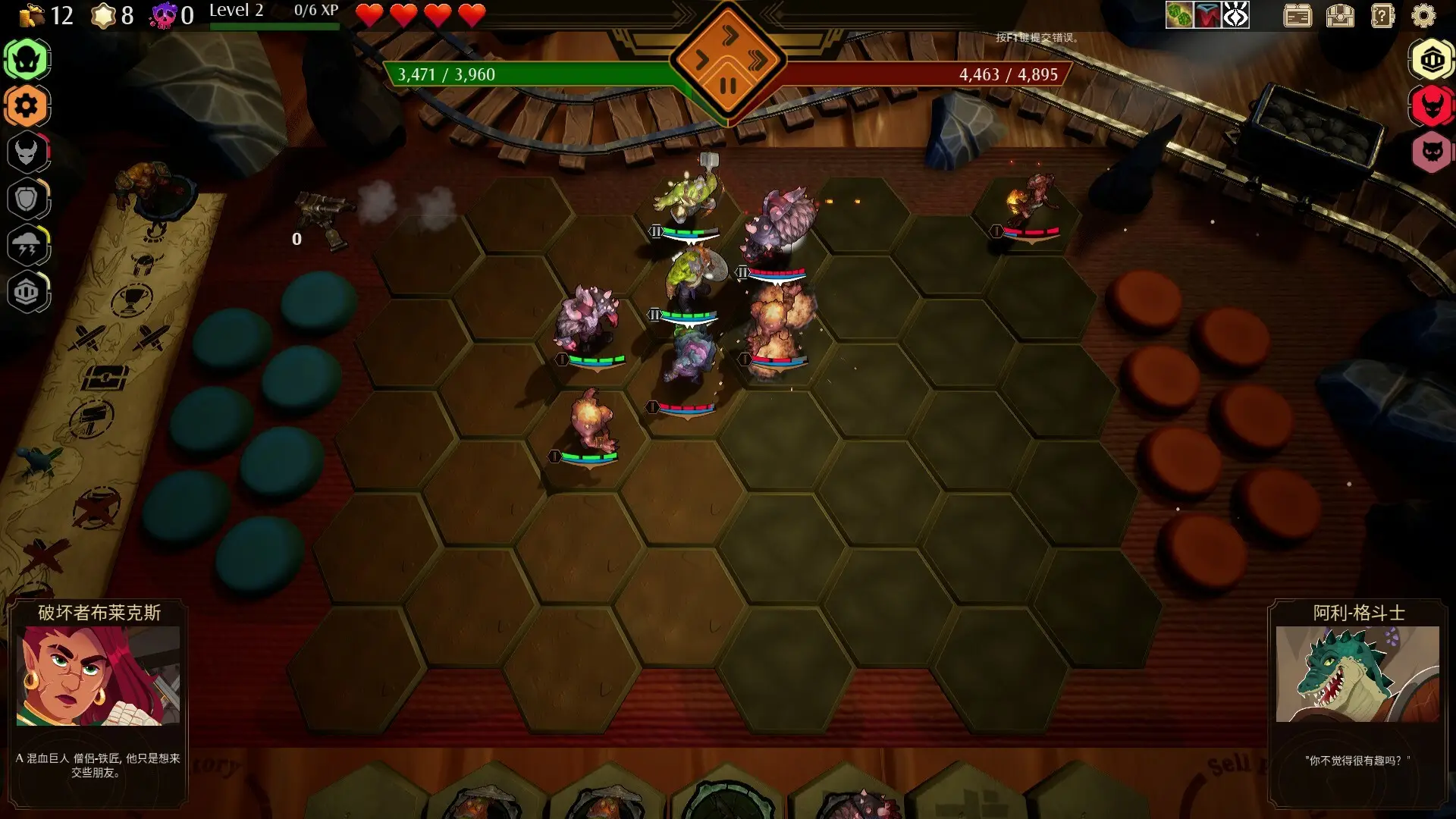Open the question-mark help book icon
Image resolution: width=1456 pixels, height=819 pixels.
pyautogui.click(x=1382, y=15)
